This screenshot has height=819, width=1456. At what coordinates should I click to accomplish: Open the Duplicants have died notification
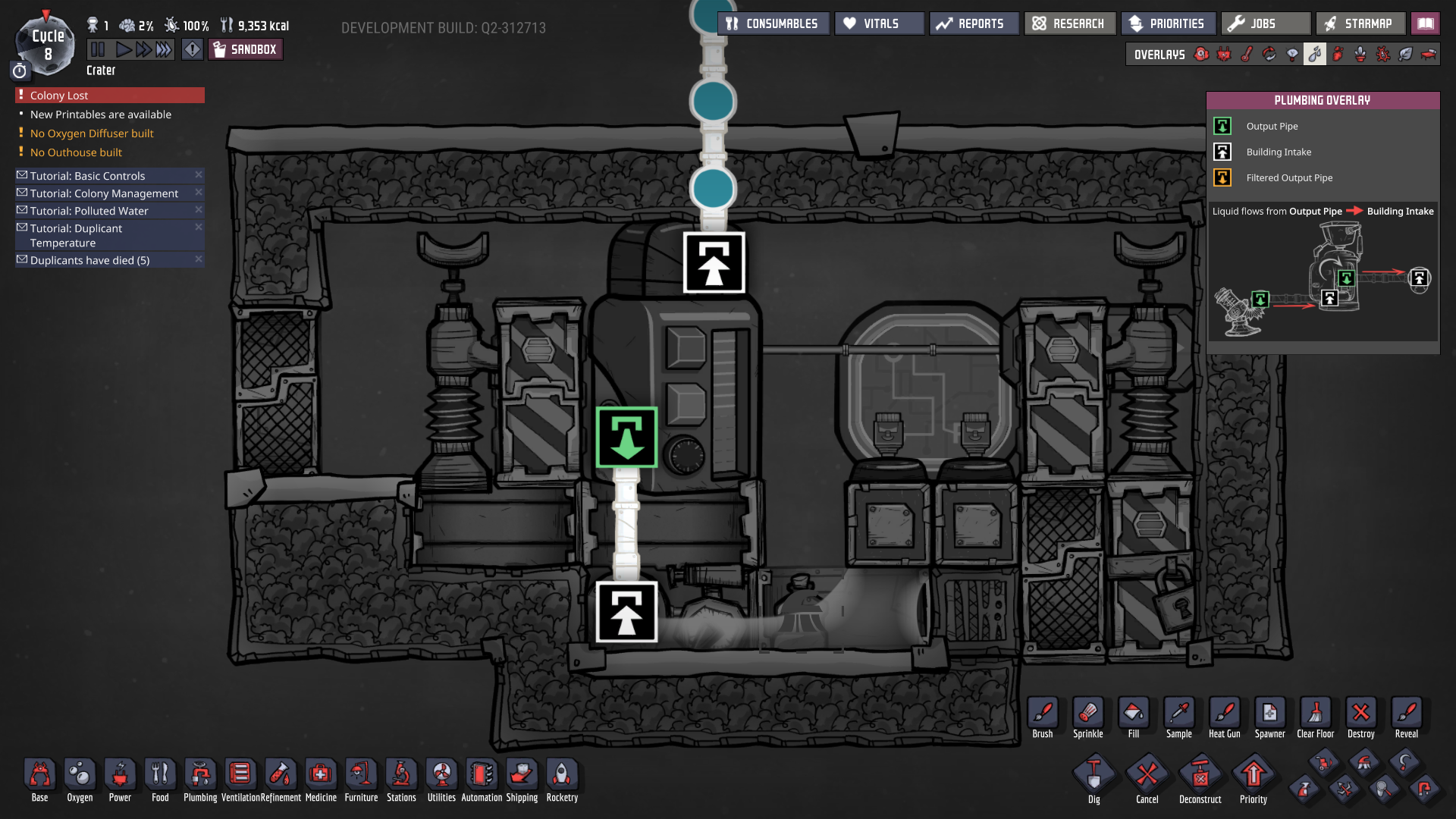click(x=91, y=260)
